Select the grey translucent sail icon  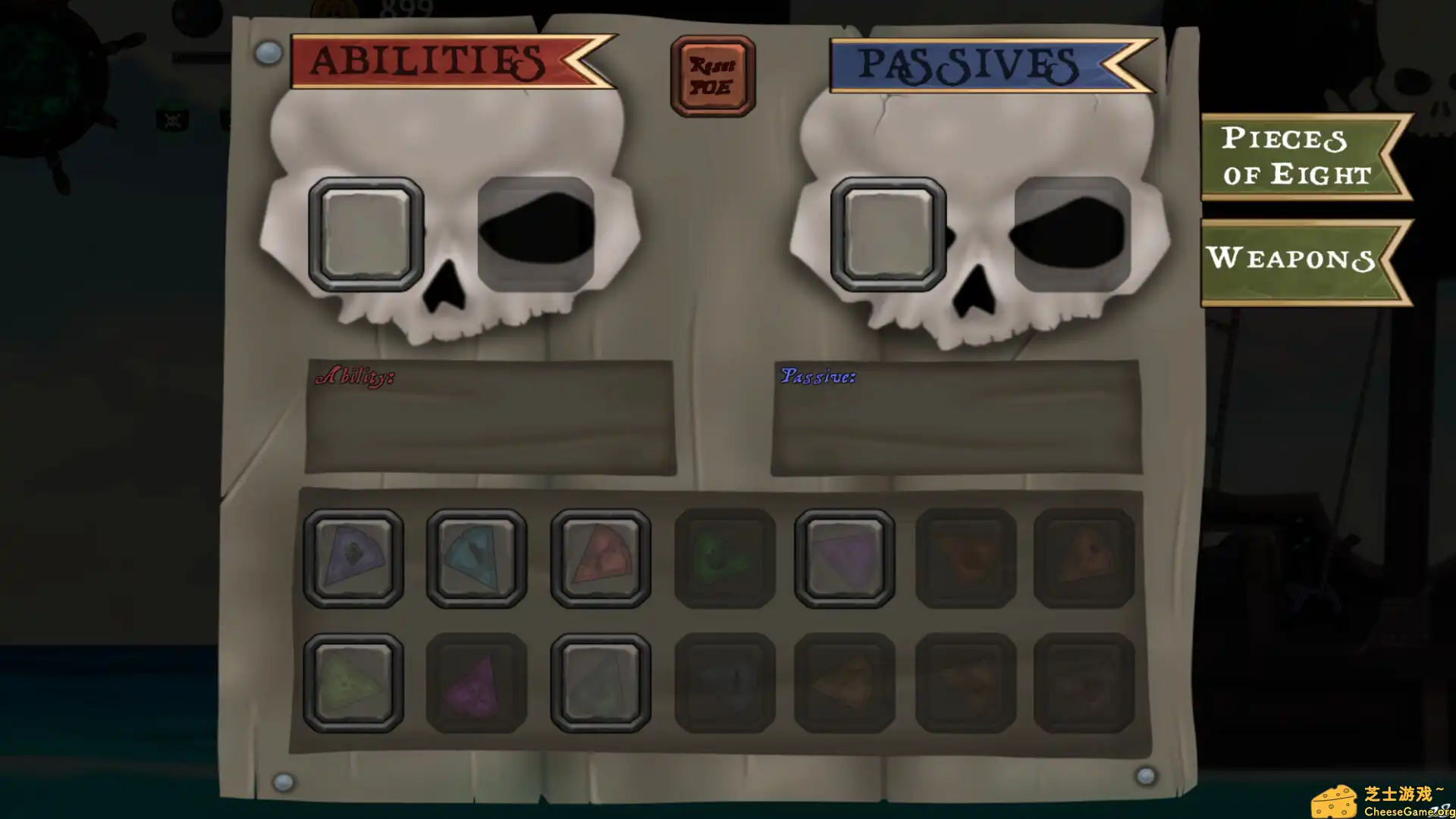599,681
